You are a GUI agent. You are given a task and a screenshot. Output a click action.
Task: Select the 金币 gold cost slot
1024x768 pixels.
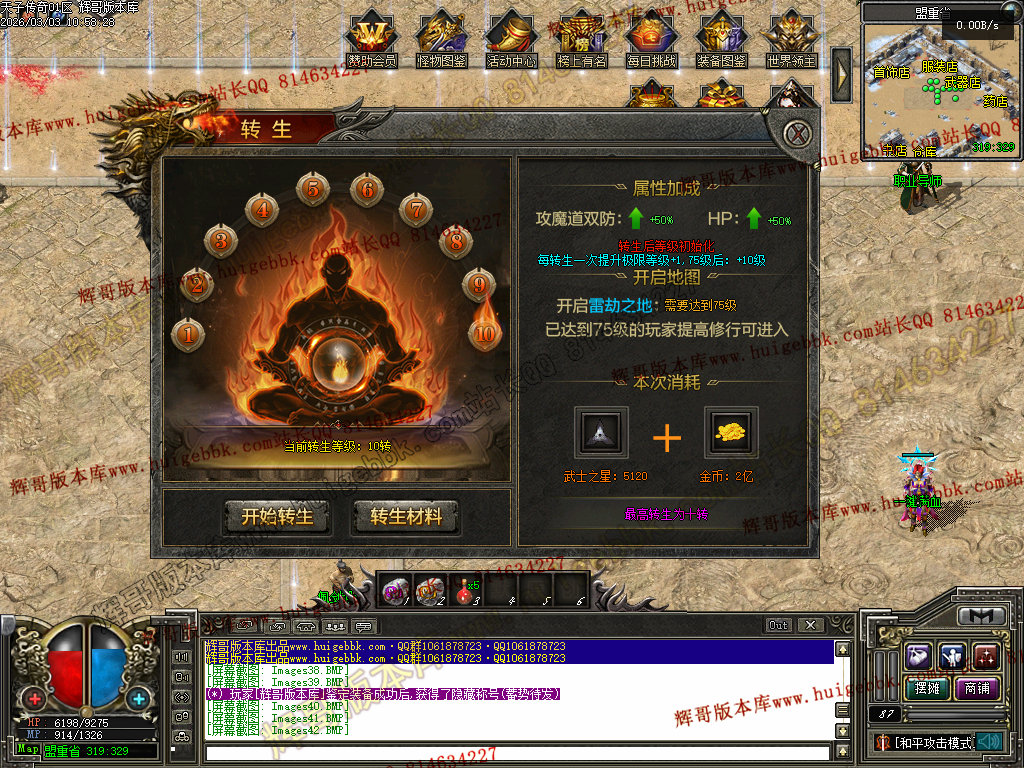tap(731, 432)
